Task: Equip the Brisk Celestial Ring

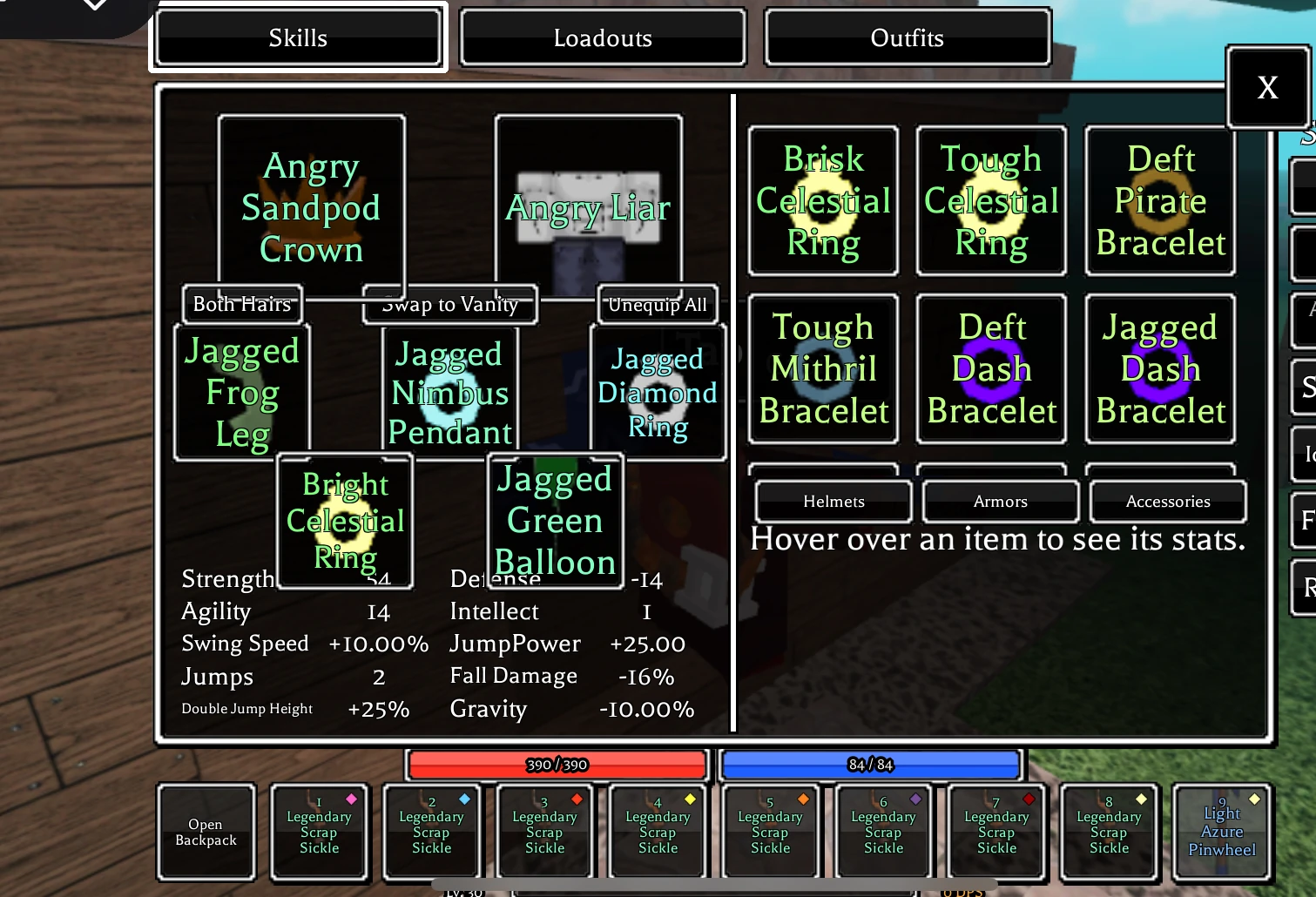Action: coord(822,200)
